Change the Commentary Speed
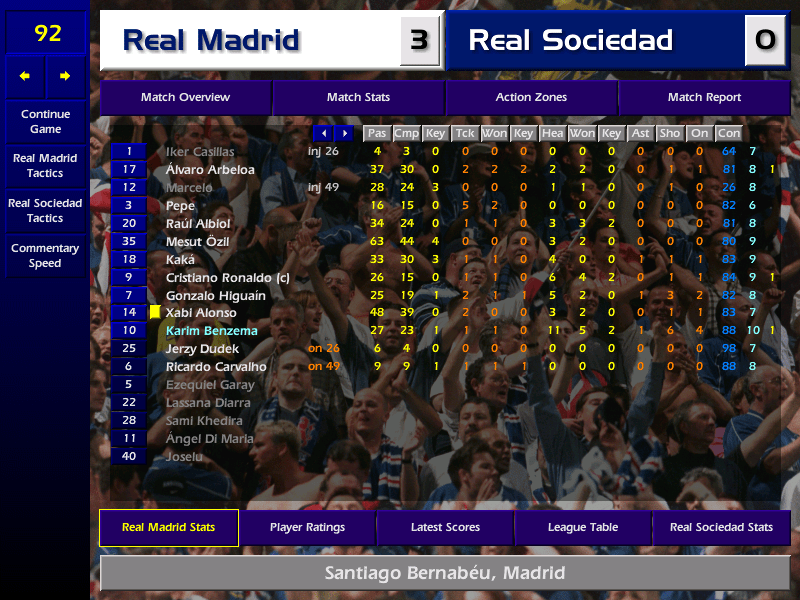 [x=45, y=255]
